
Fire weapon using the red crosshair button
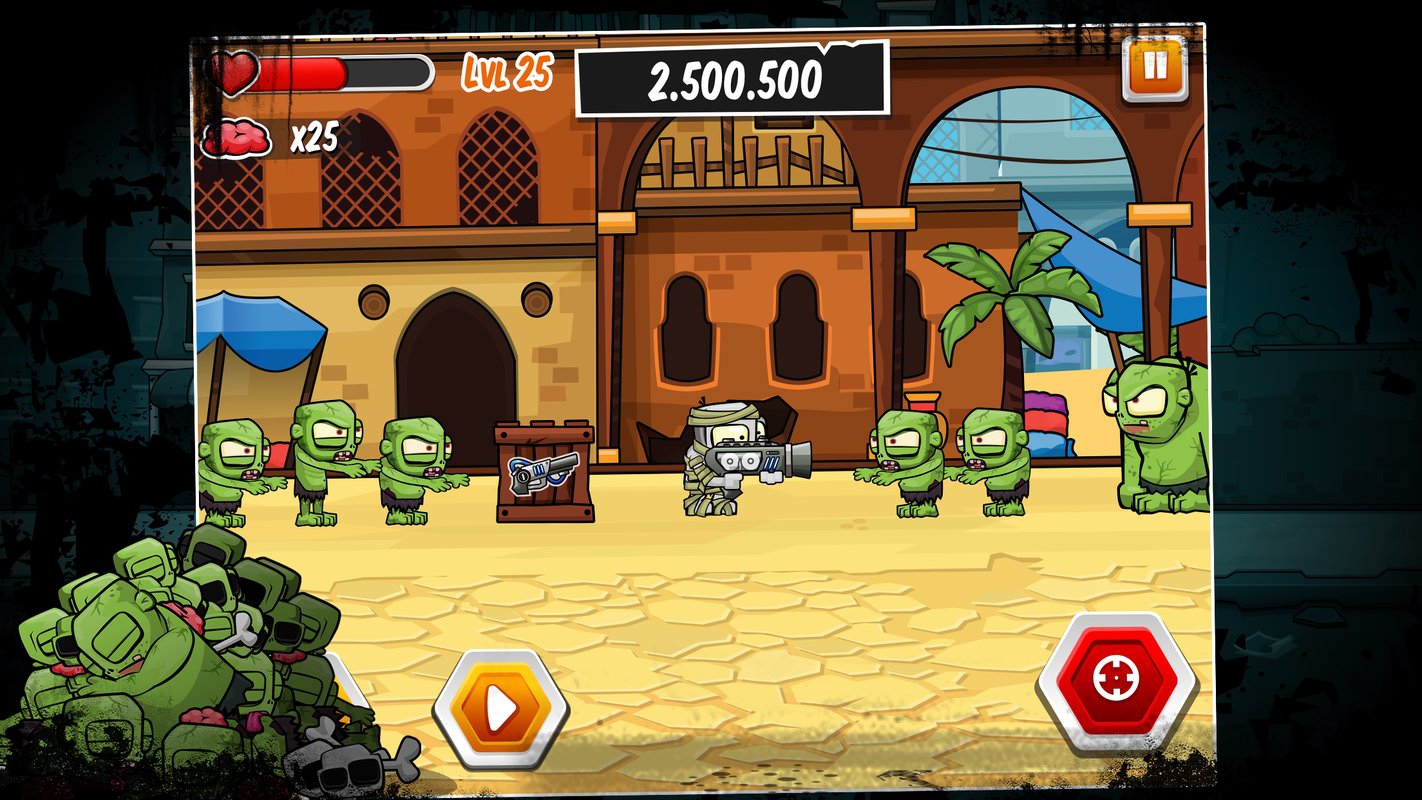pos(1116,682)
